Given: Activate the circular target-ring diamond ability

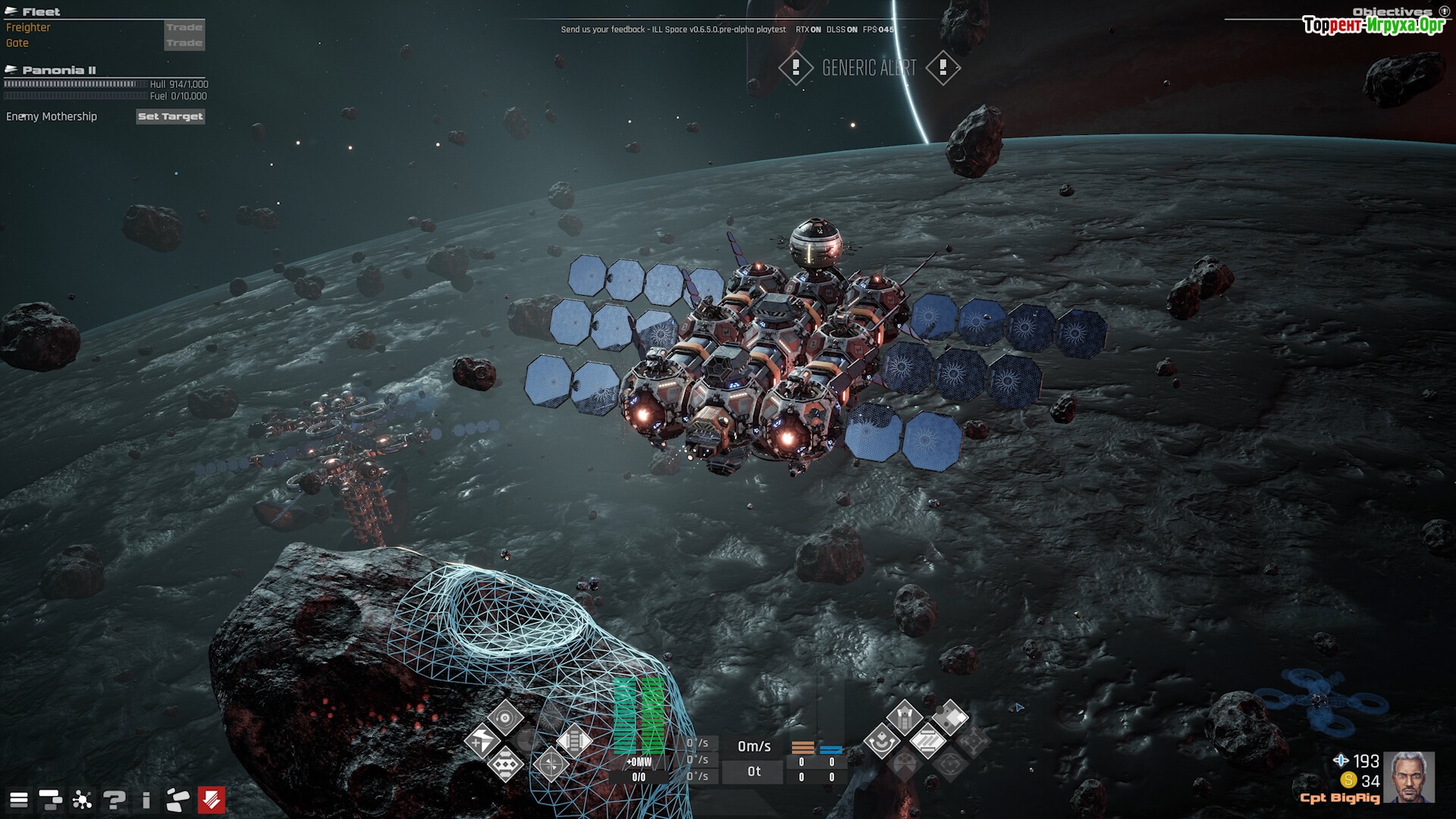Looking at the screenshot, I should pos(505,717).
